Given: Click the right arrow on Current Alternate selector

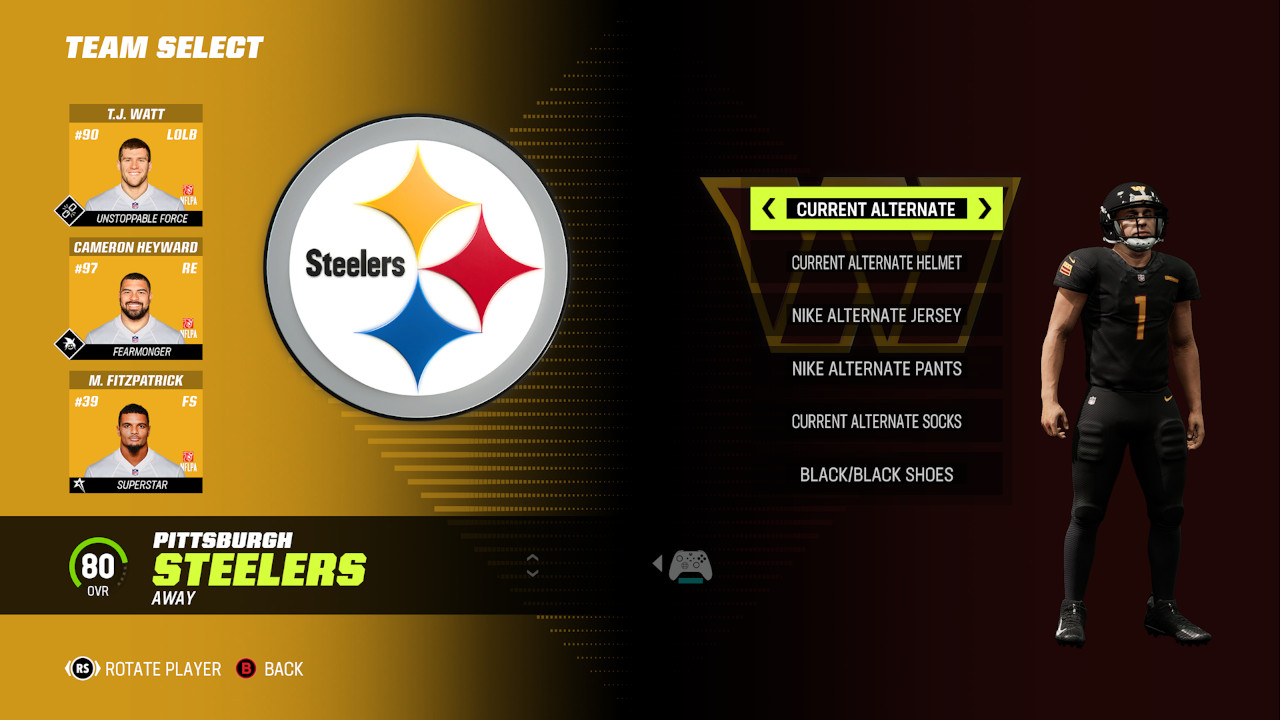Looking at the screenshot, I should click(985, 209).
